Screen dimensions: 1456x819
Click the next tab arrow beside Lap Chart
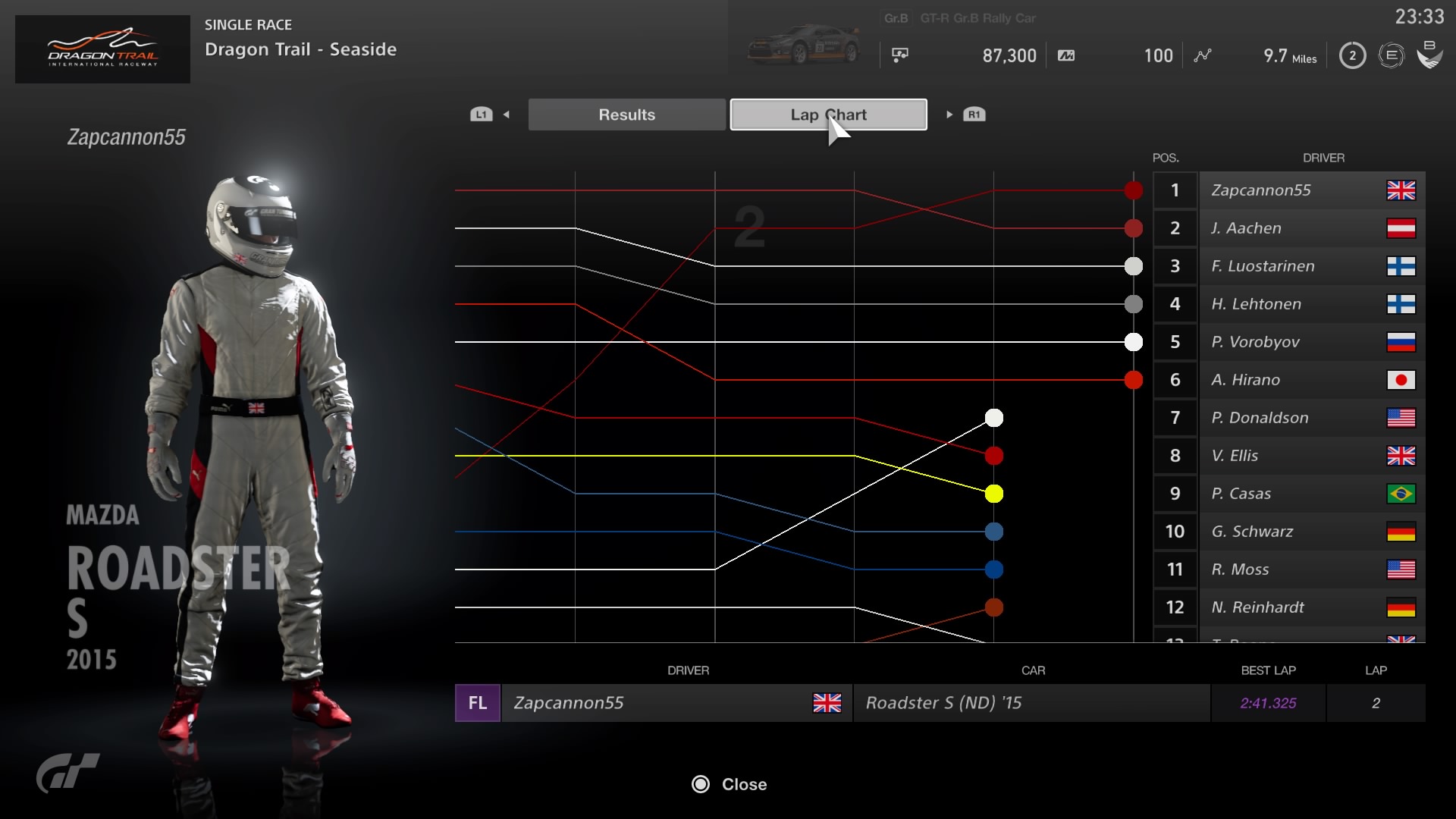949,115
